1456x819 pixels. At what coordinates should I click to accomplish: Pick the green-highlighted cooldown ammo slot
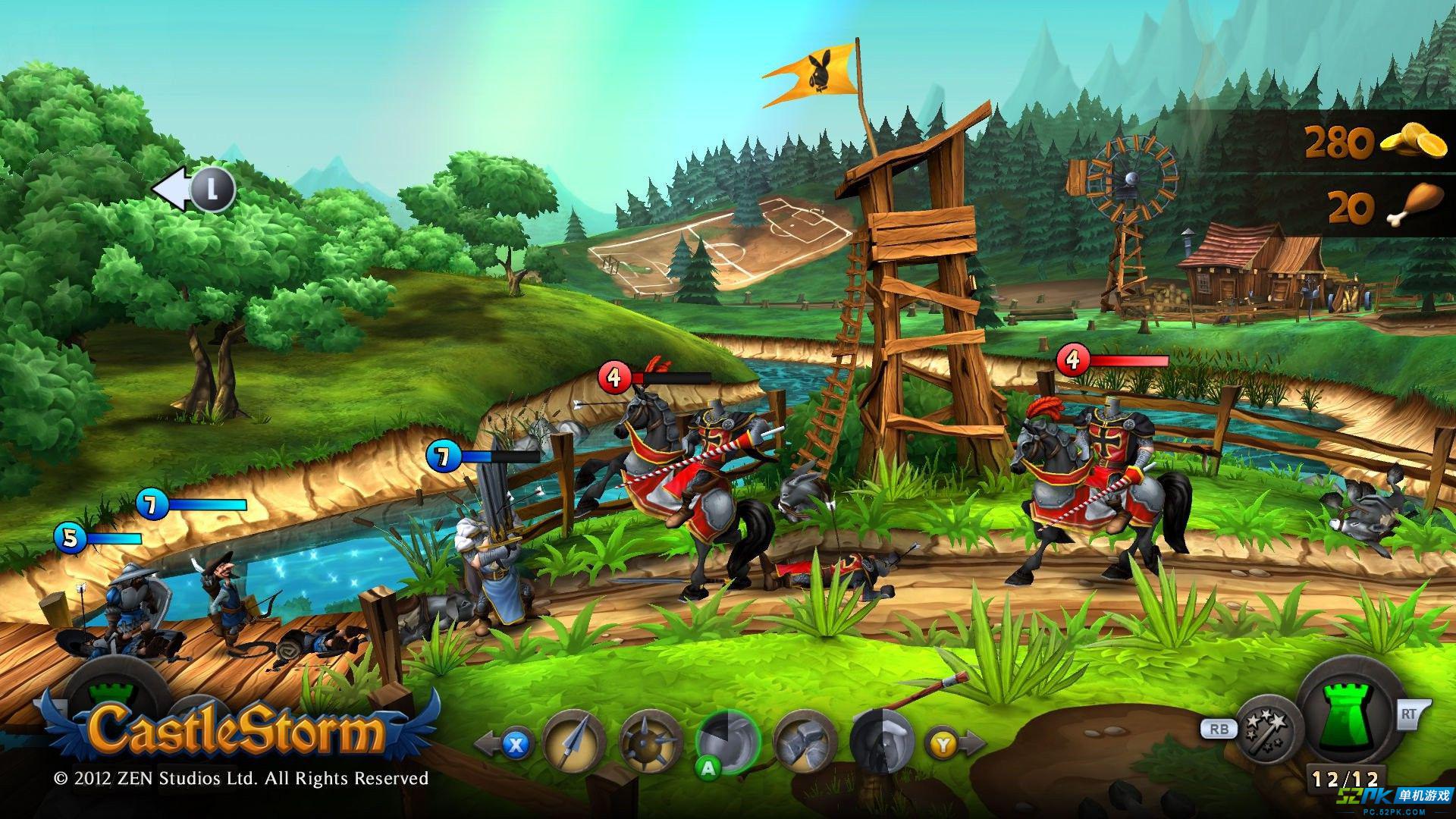(728, 743)
